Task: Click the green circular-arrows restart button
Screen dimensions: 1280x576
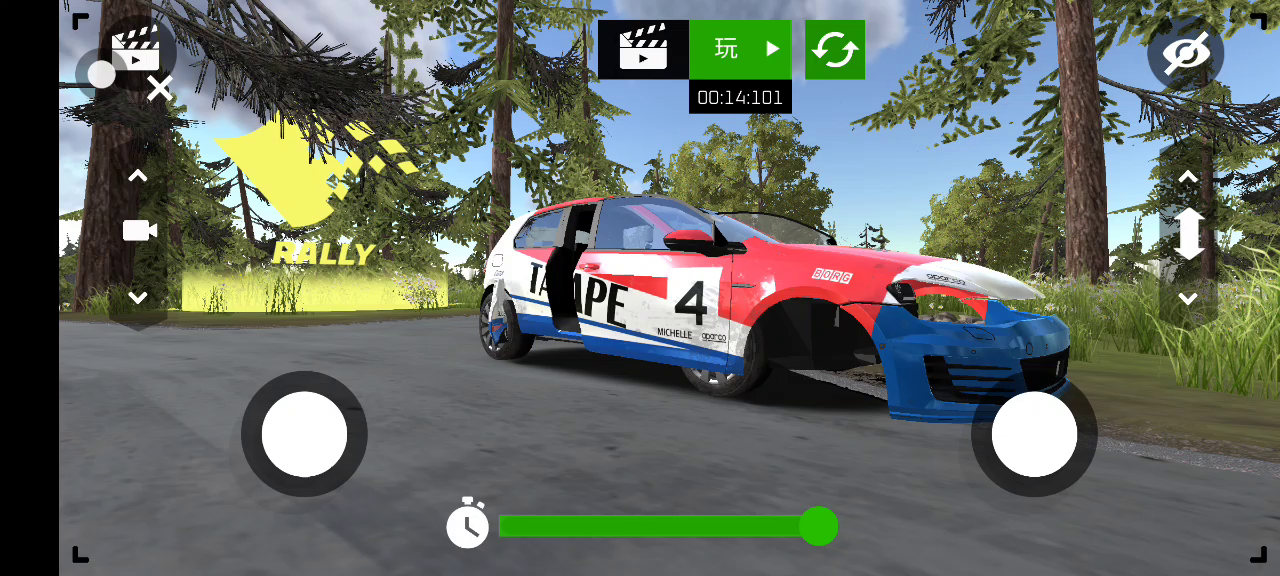Action: click(x=835, y=49)
